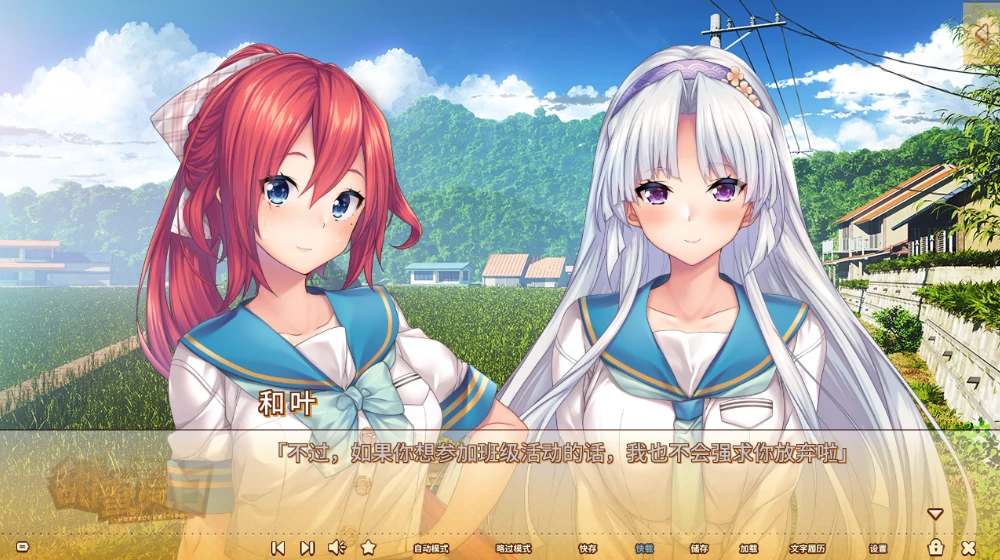Image resolution: width=1000 pixels, height=560 pixels.
Task: Activate 略过模式 skip mode
Action: click(x=513, y=549)
